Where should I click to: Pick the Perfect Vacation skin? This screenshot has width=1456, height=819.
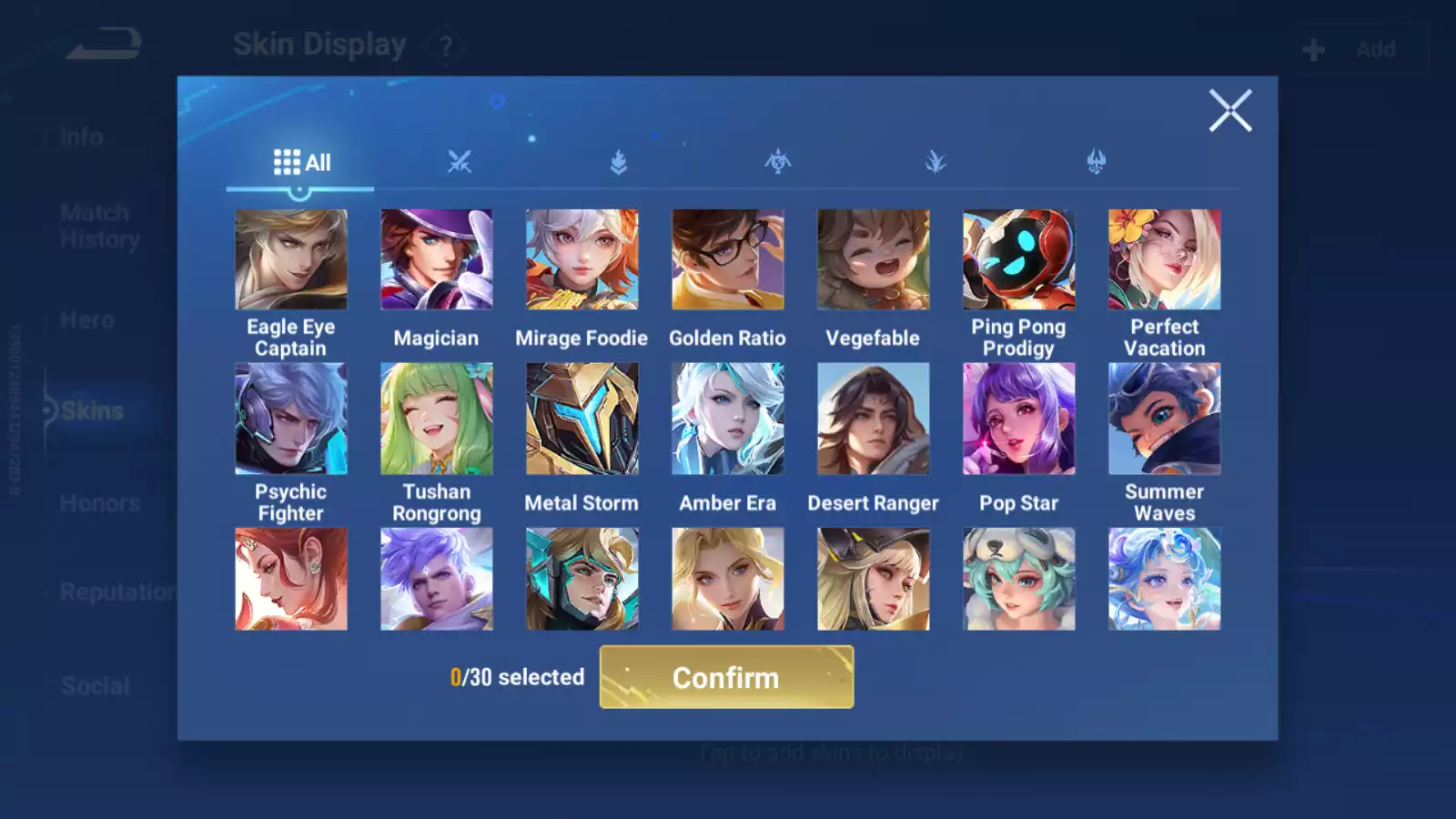click(x=1165, y=260)
